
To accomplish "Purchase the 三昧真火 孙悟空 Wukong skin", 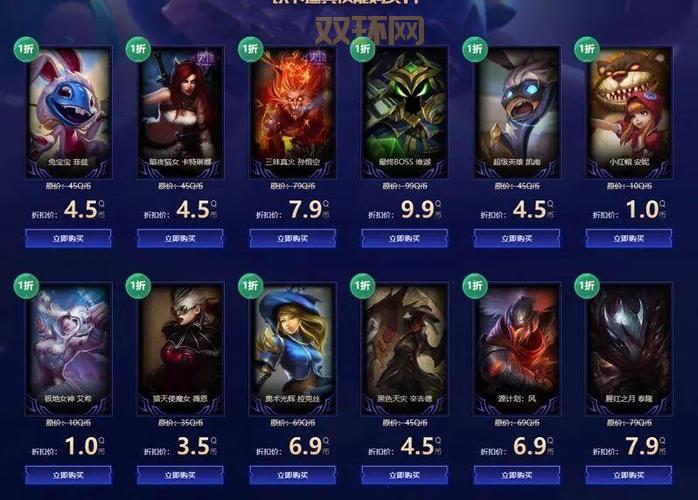I will pos(292,238).
